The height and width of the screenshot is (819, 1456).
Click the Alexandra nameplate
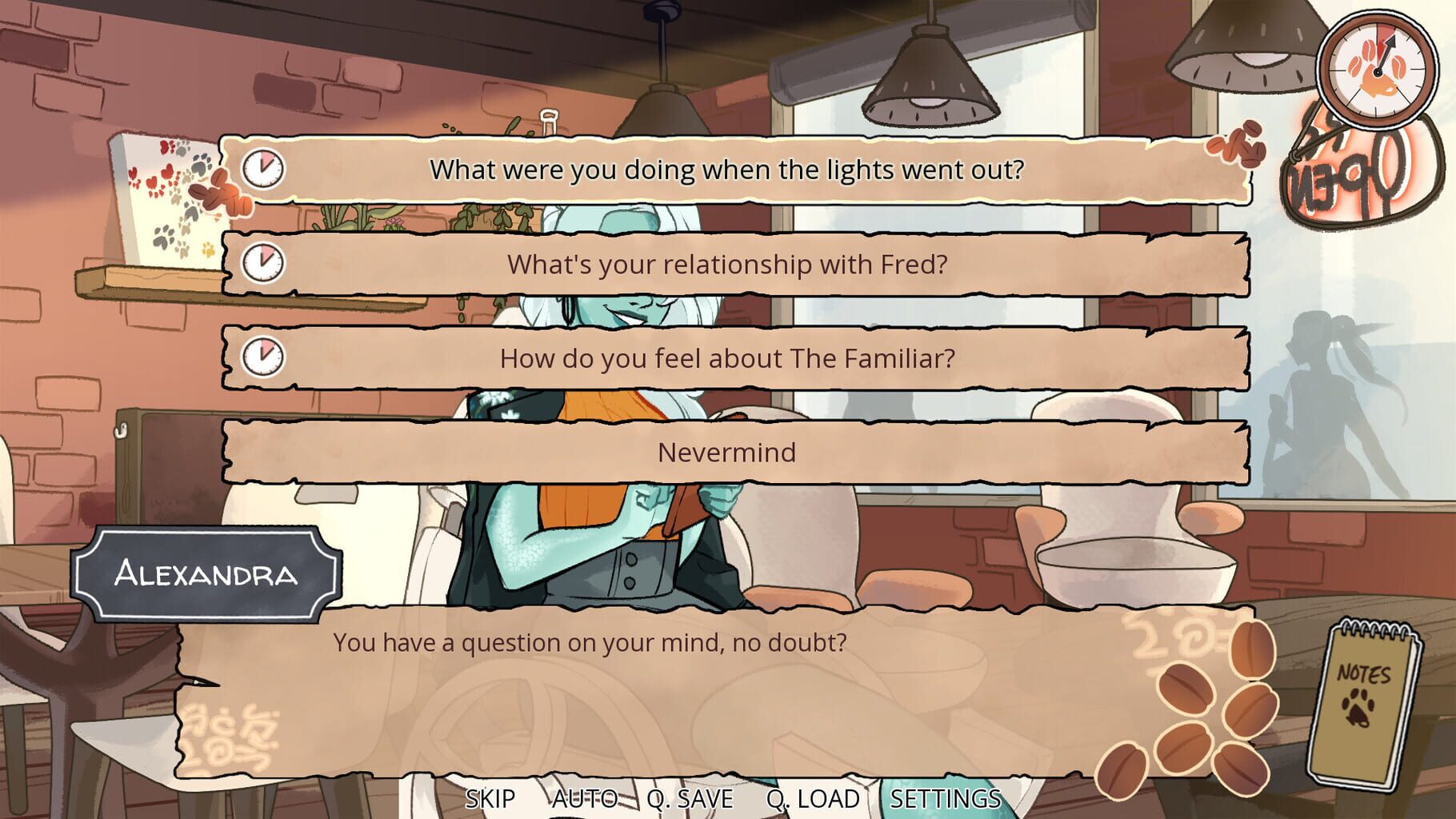(x=207, y=574)
